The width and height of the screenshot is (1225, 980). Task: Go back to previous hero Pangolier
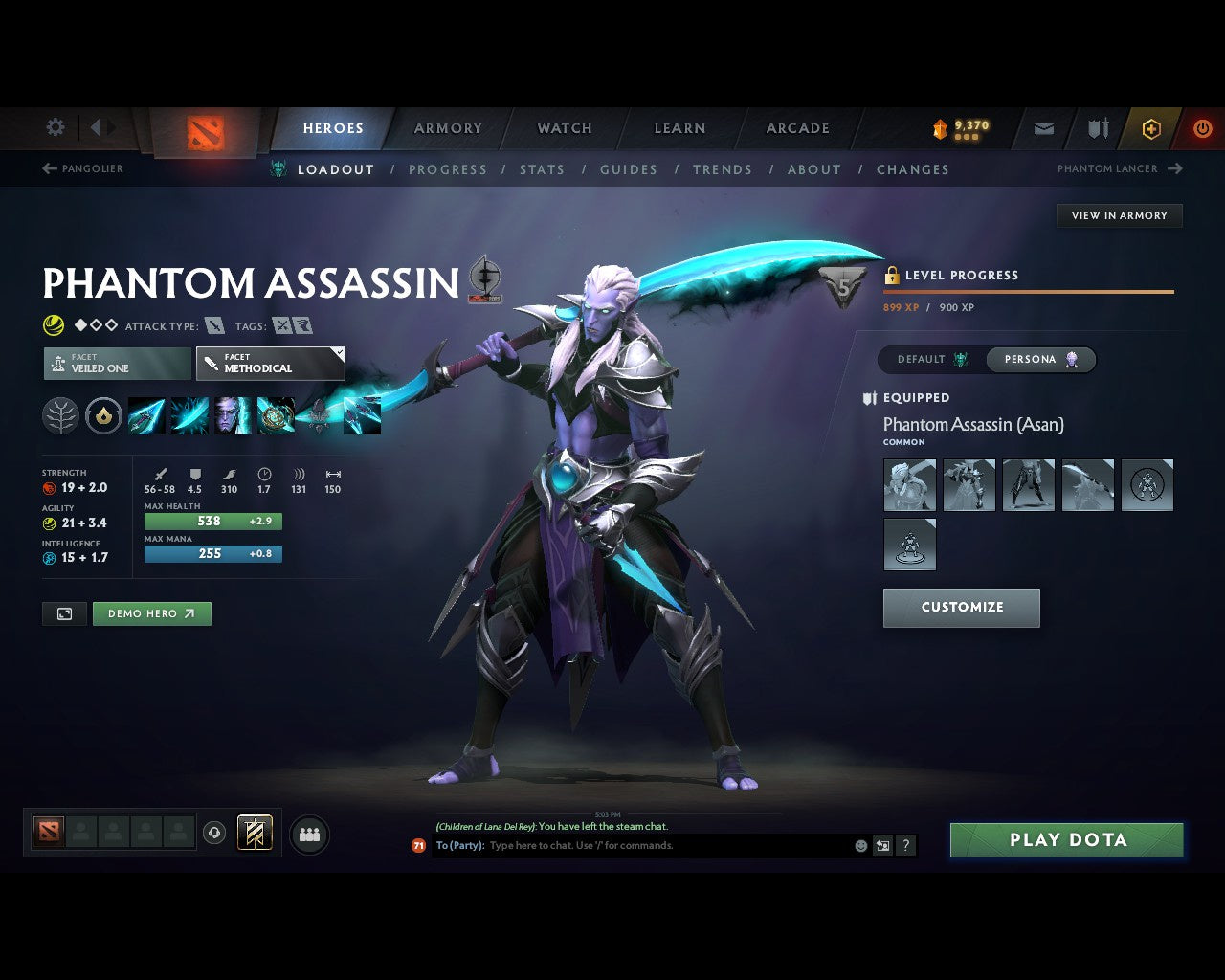[x=83, y=168]
